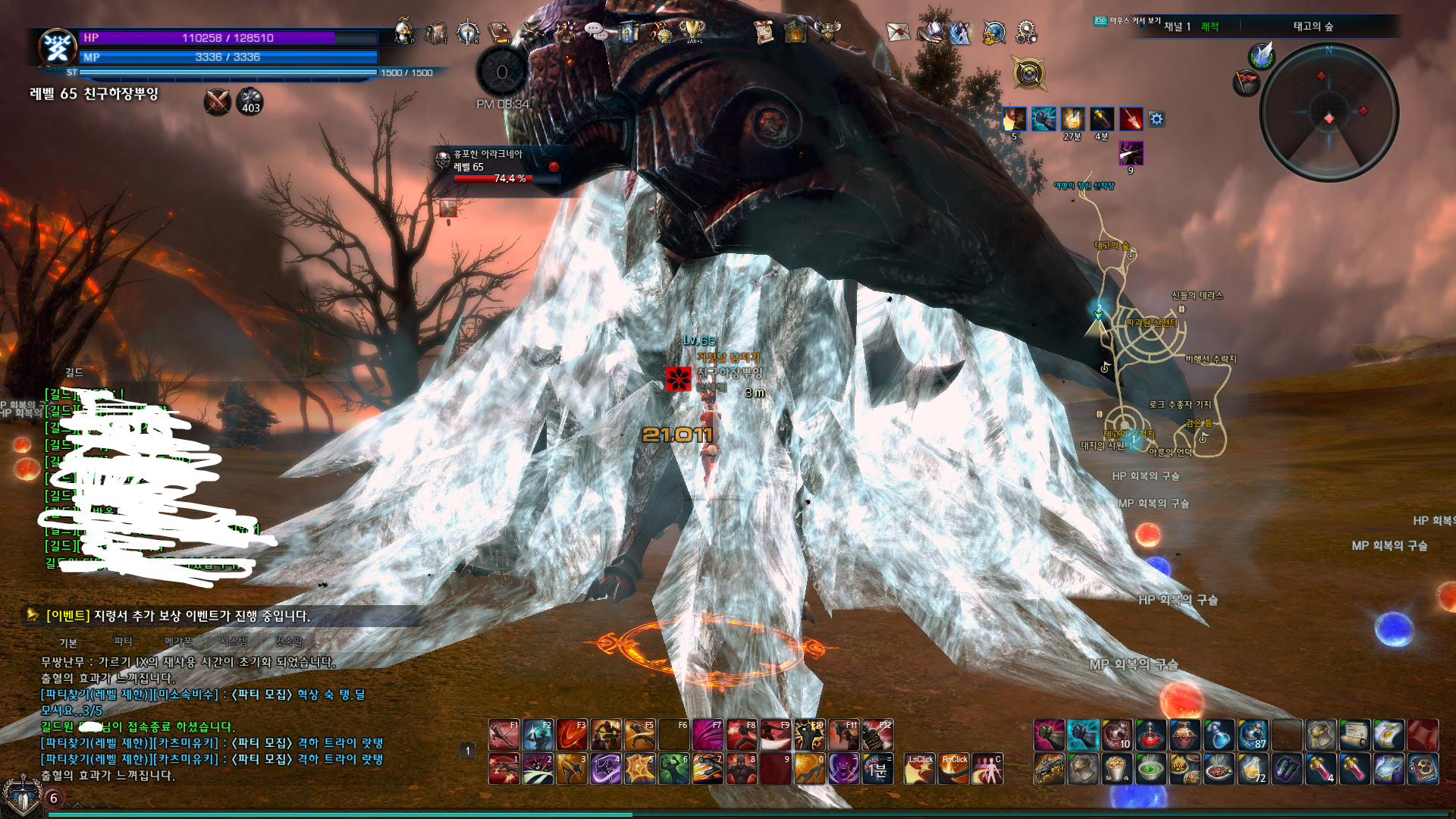Open the gold trophy achievements icon
The width and height of the screenshot is (1456, 819).
[x=692, y=31]
